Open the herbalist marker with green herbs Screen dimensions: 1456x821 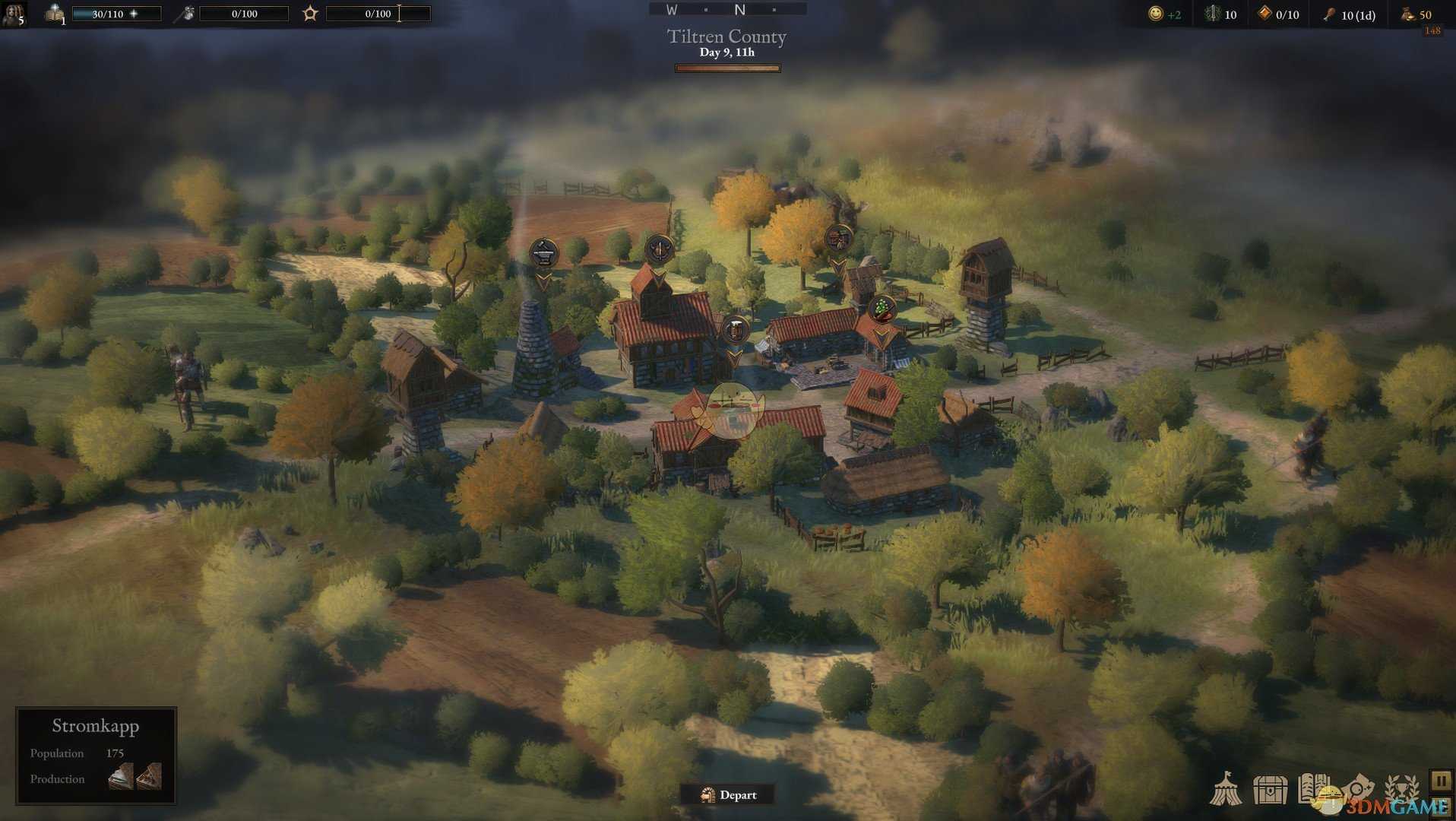pos(882,309)
